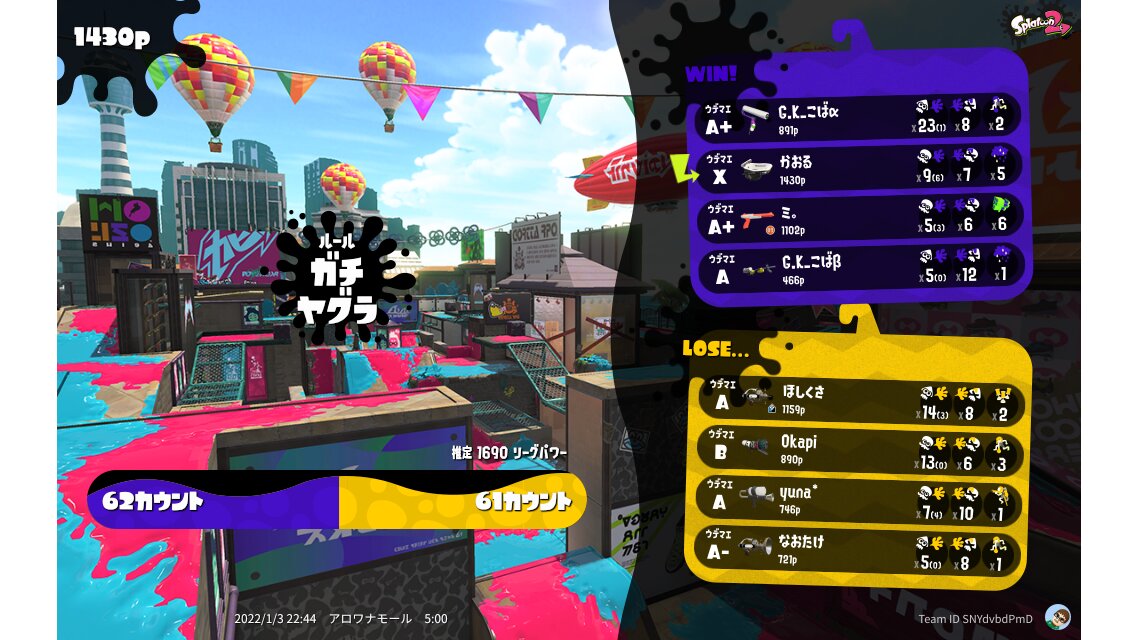Viewport: 1138px width, 640px height.
Task: Click the Splatoon 2 logo
Action: (1041, 24)
